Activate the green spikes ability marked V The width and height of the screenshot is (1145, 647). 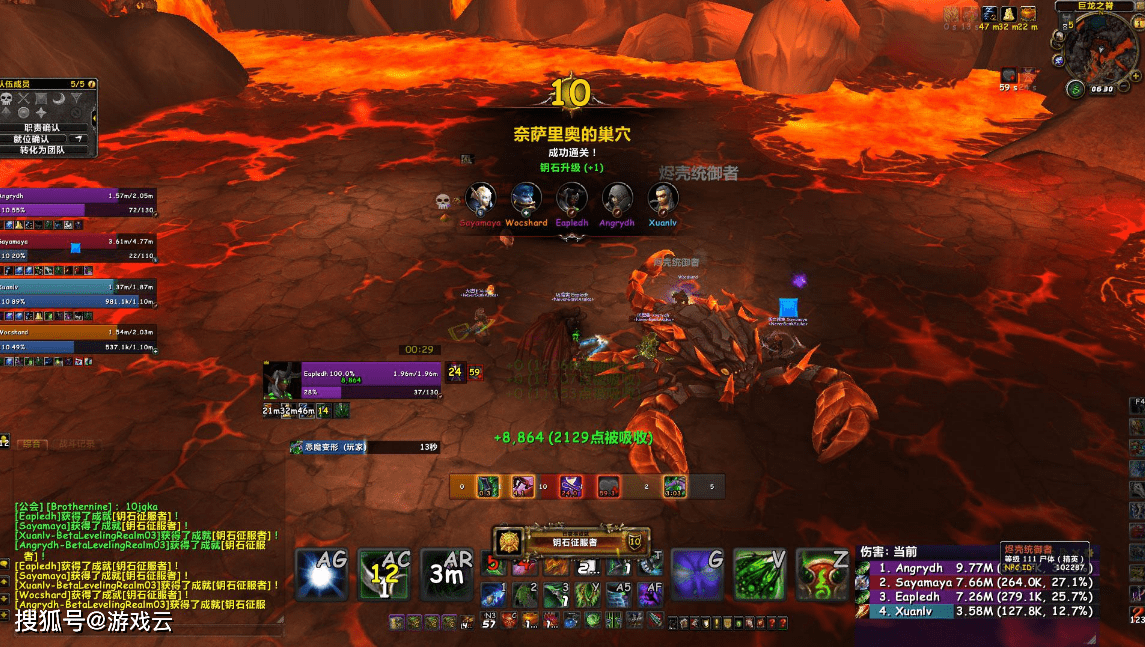pyautogui.click(x=760, y=575)
